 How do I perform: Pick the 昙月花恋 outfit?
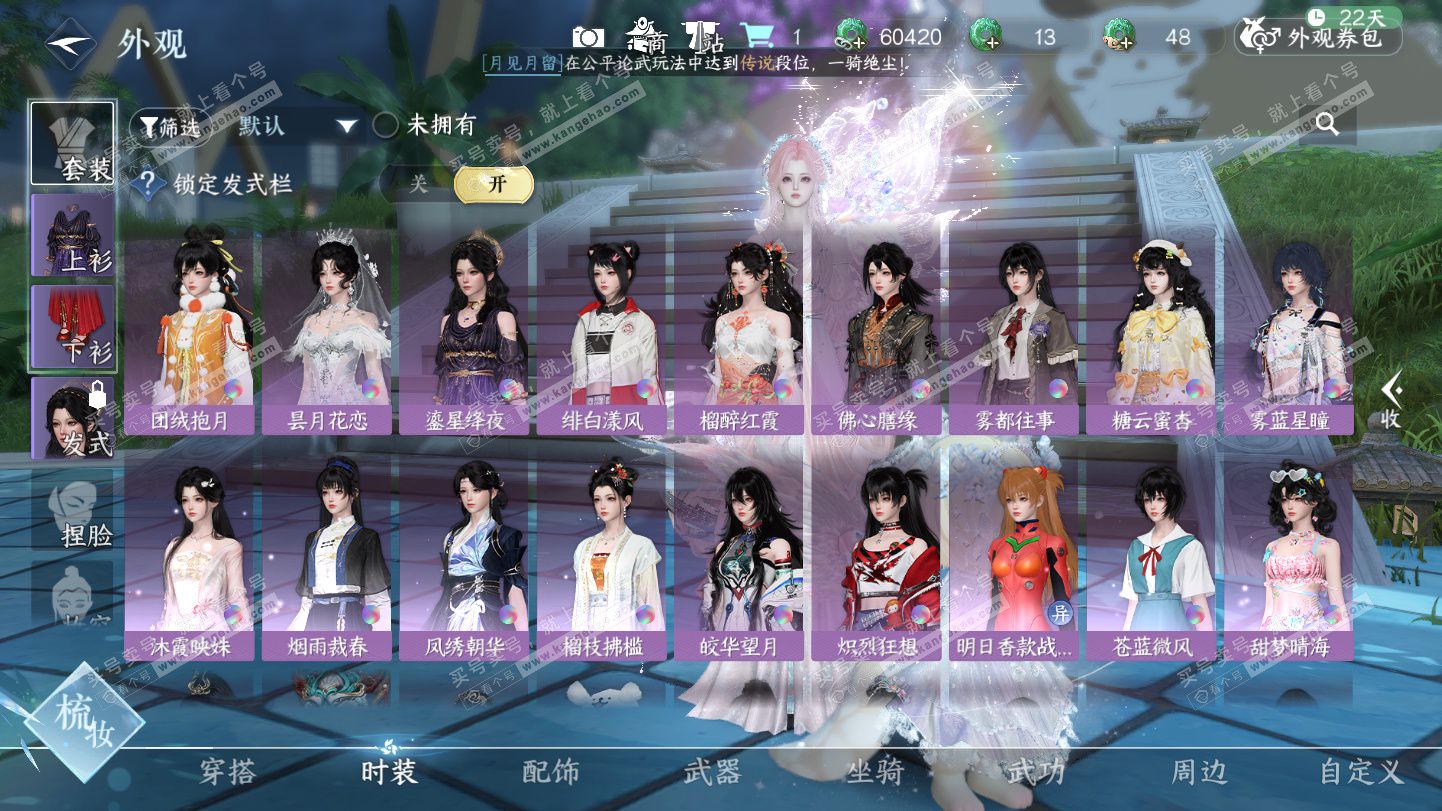click(x=327, y=335)
